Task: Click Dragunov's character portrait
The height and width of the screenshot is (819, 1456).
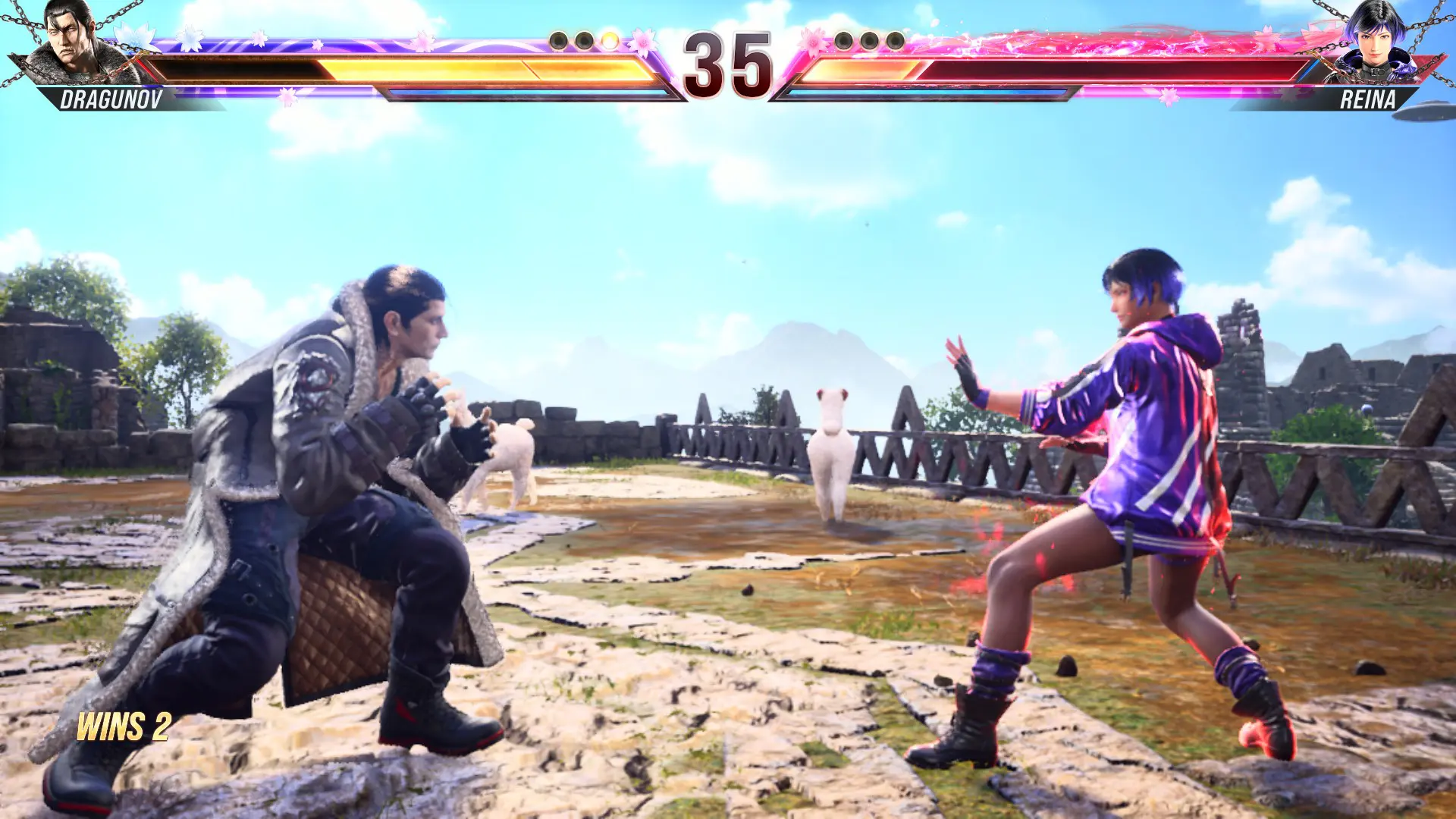Action: pos(77,44)
